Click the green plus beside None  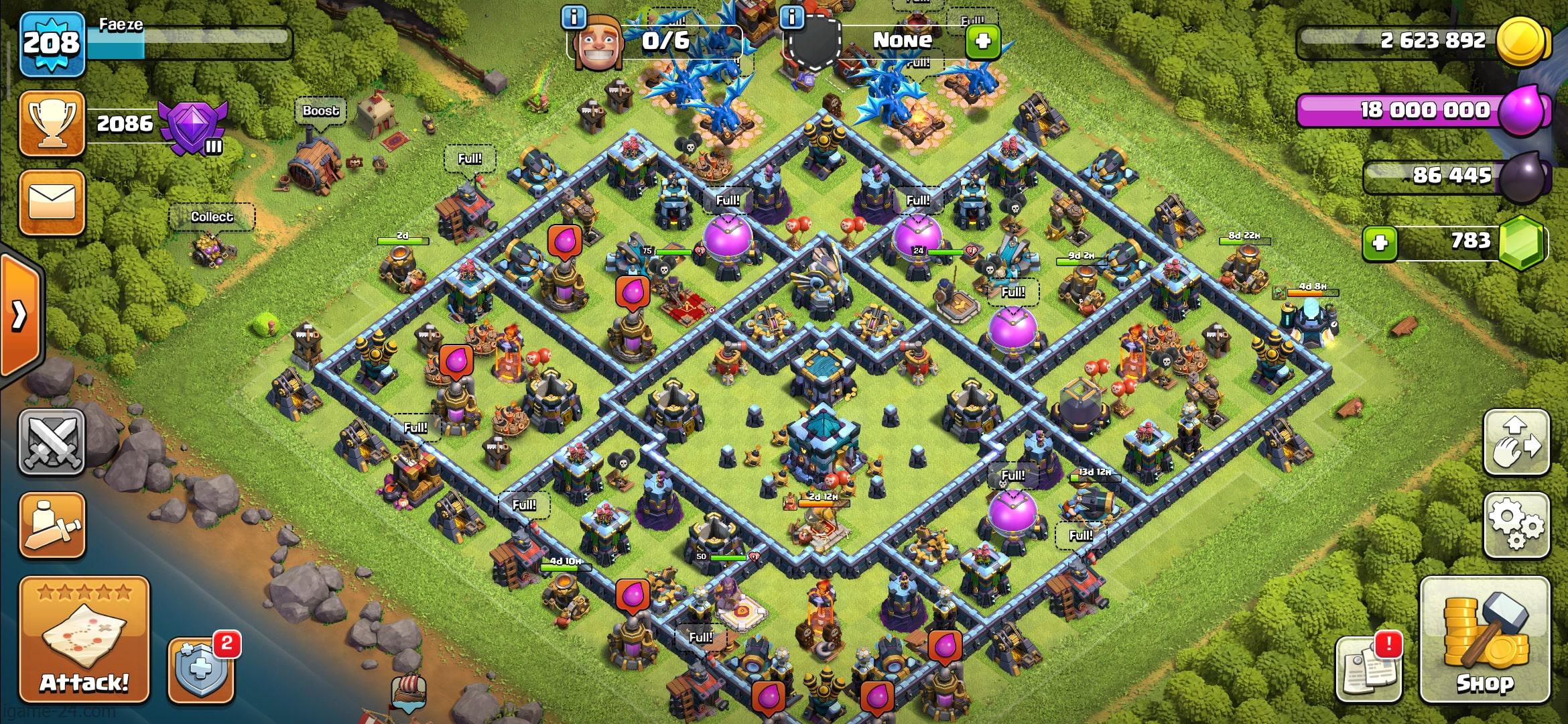pos(982,42)
